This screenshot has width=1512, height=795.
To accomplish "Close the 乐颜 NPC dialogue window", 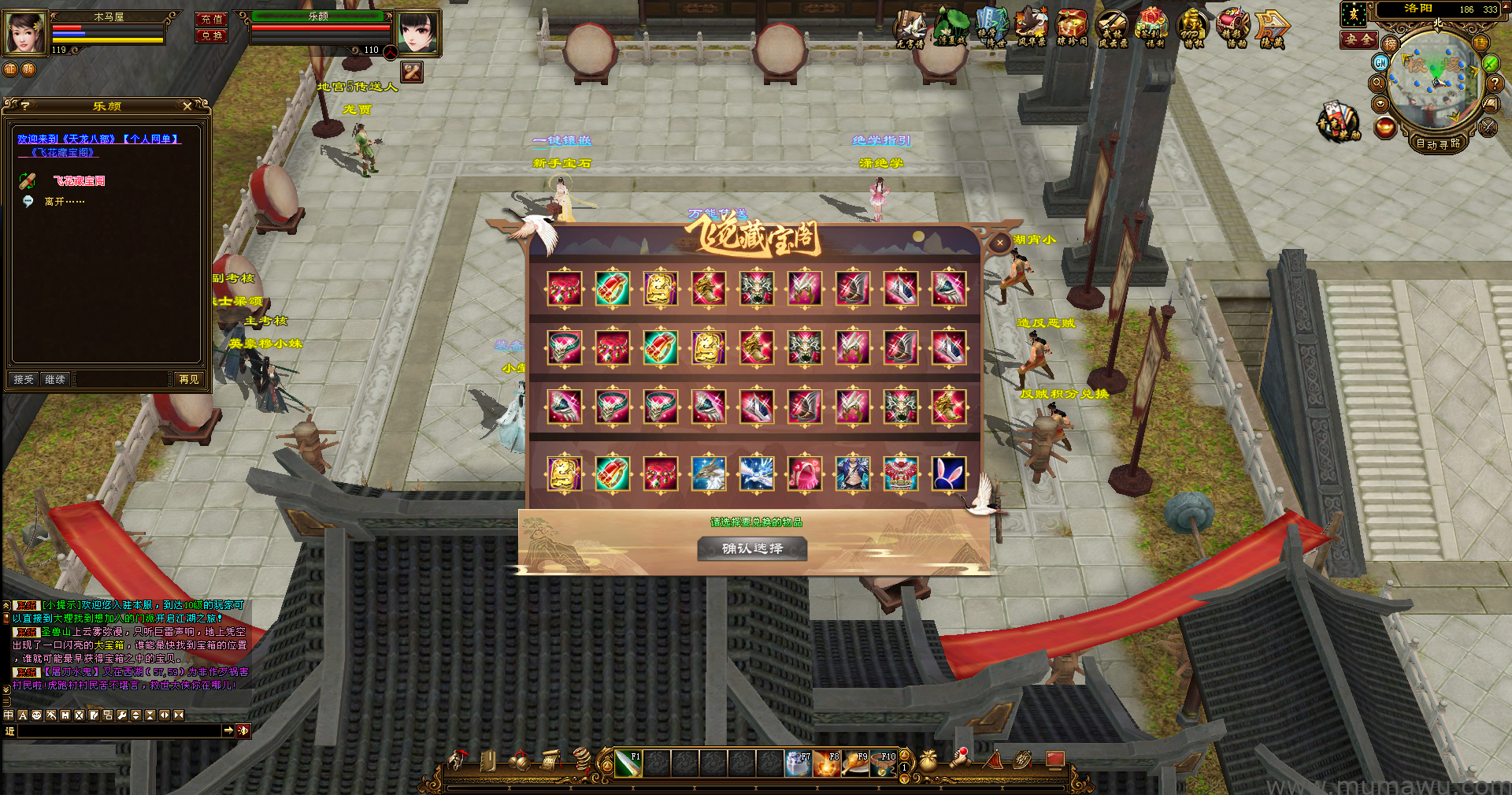I will [187, 106].
